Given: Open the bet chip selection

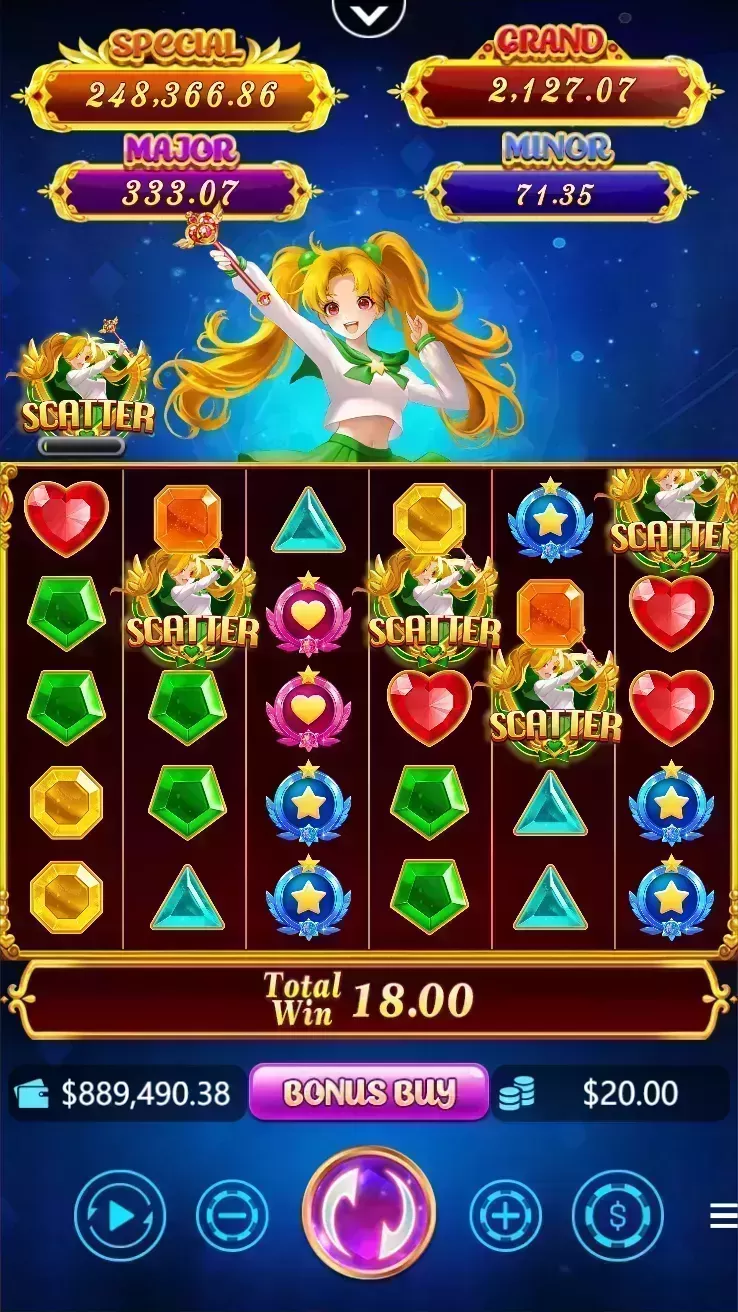Looking at the screenshot, I should (617, 1215).
